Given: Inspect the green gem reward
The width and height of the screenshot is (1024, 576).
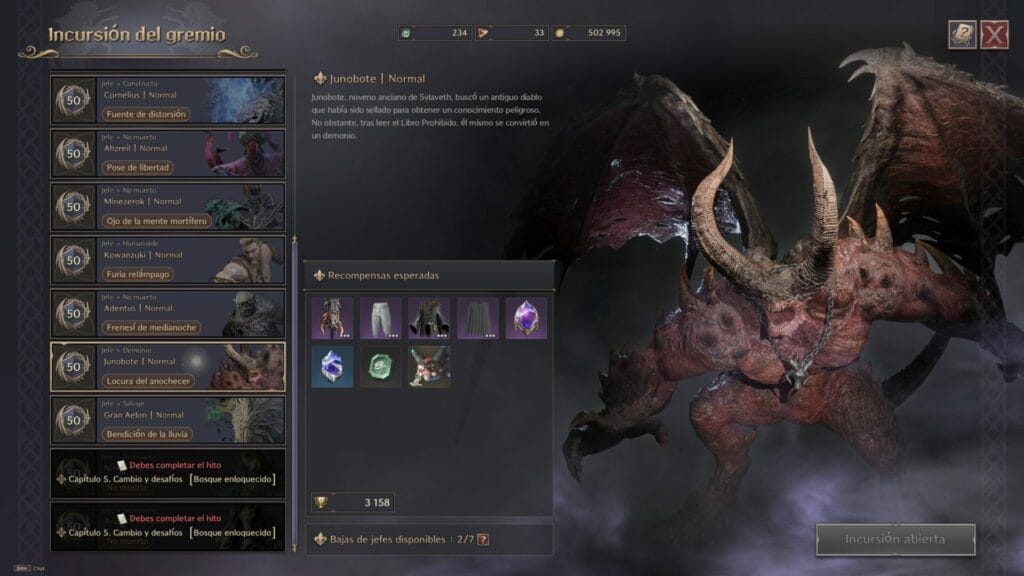Looking at the screenshot, I should [x=380, y=367].
